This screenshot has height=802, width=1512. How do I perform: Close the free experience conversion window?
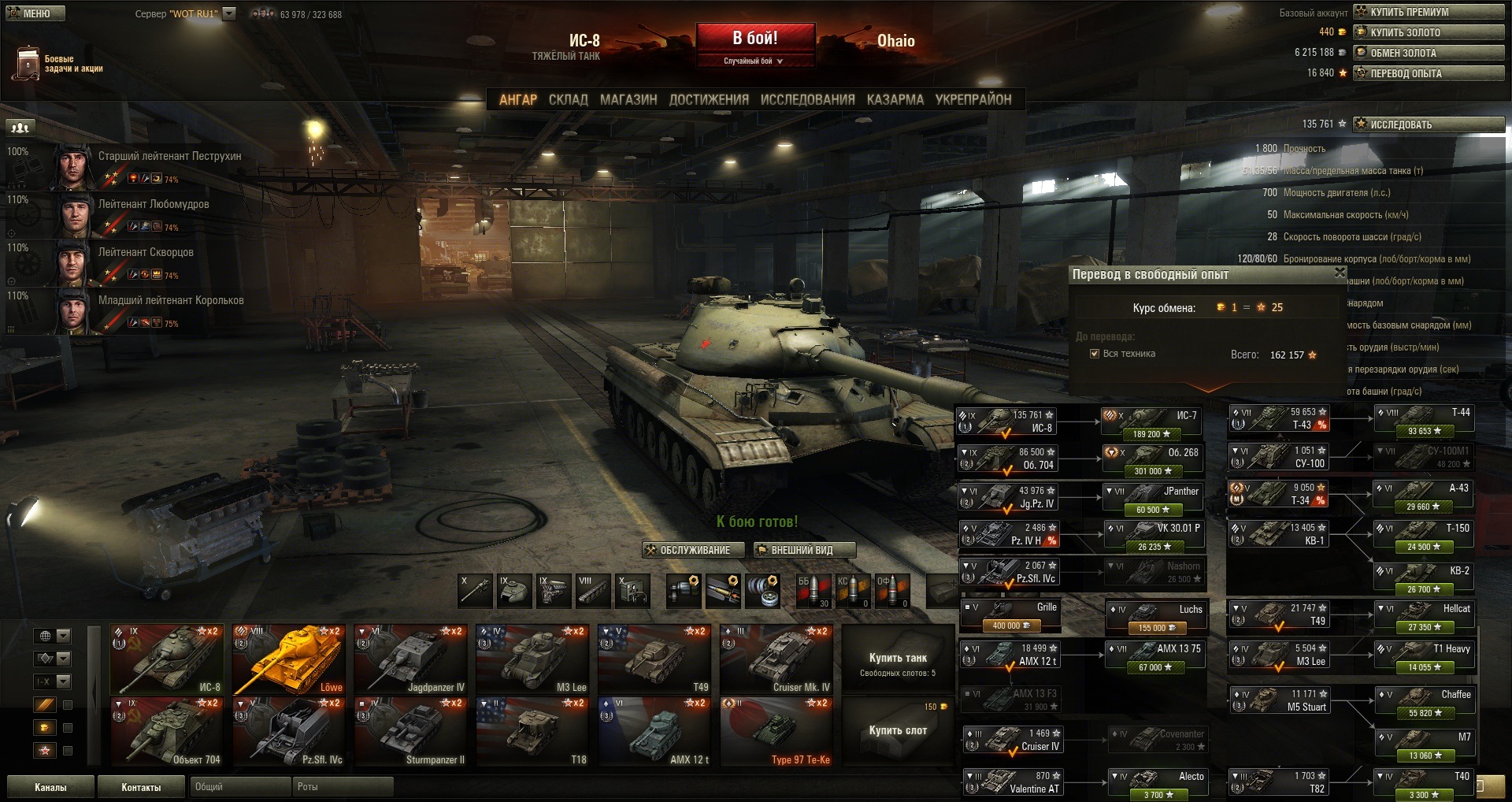tap(1340, 273)
